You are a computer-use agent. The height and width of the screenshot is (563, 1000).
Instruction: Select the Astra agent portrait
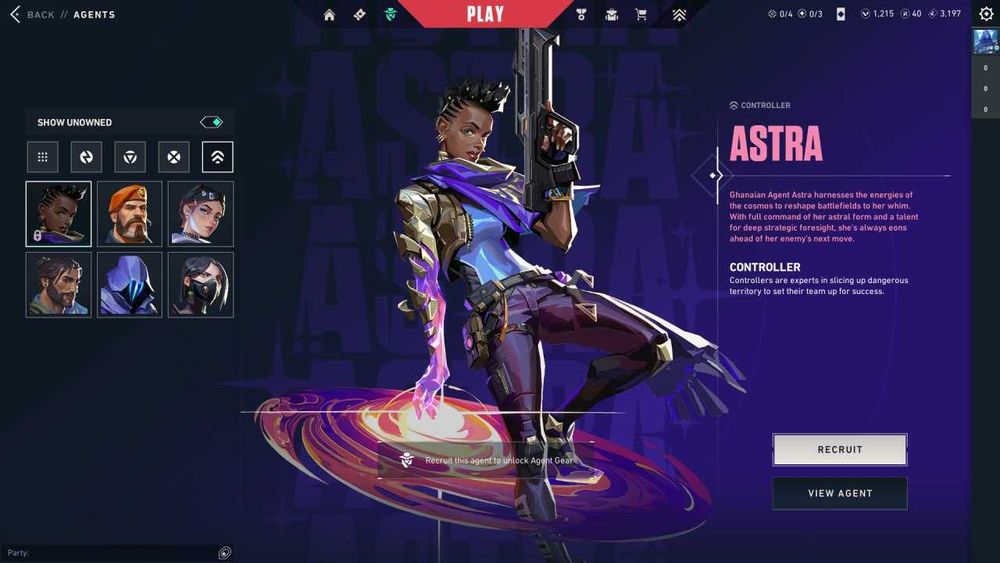[58, 213]
